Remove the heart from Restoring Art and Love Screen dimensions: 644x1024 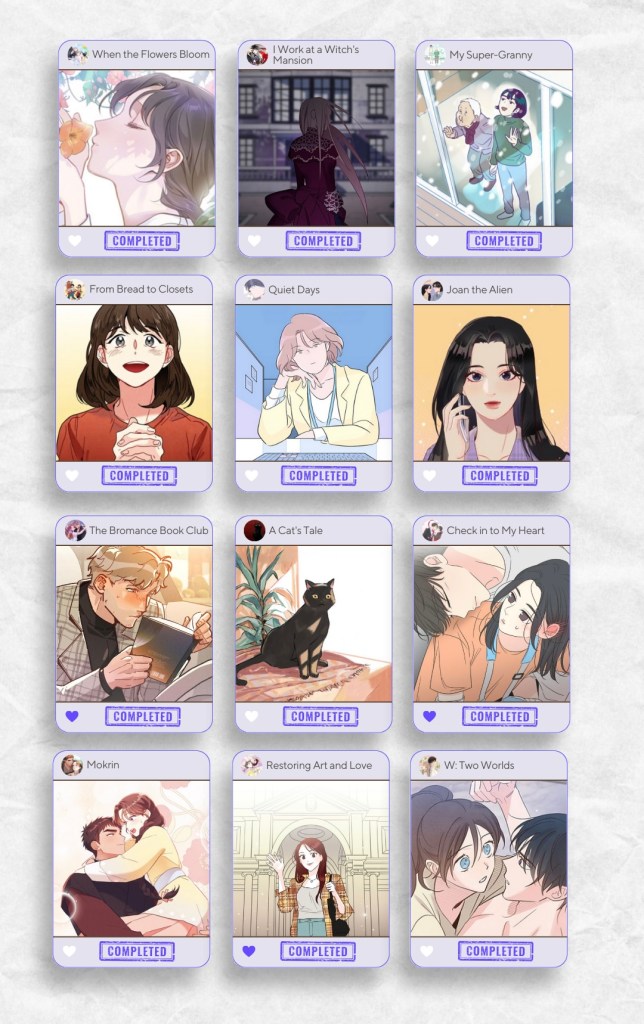point(249,951)
